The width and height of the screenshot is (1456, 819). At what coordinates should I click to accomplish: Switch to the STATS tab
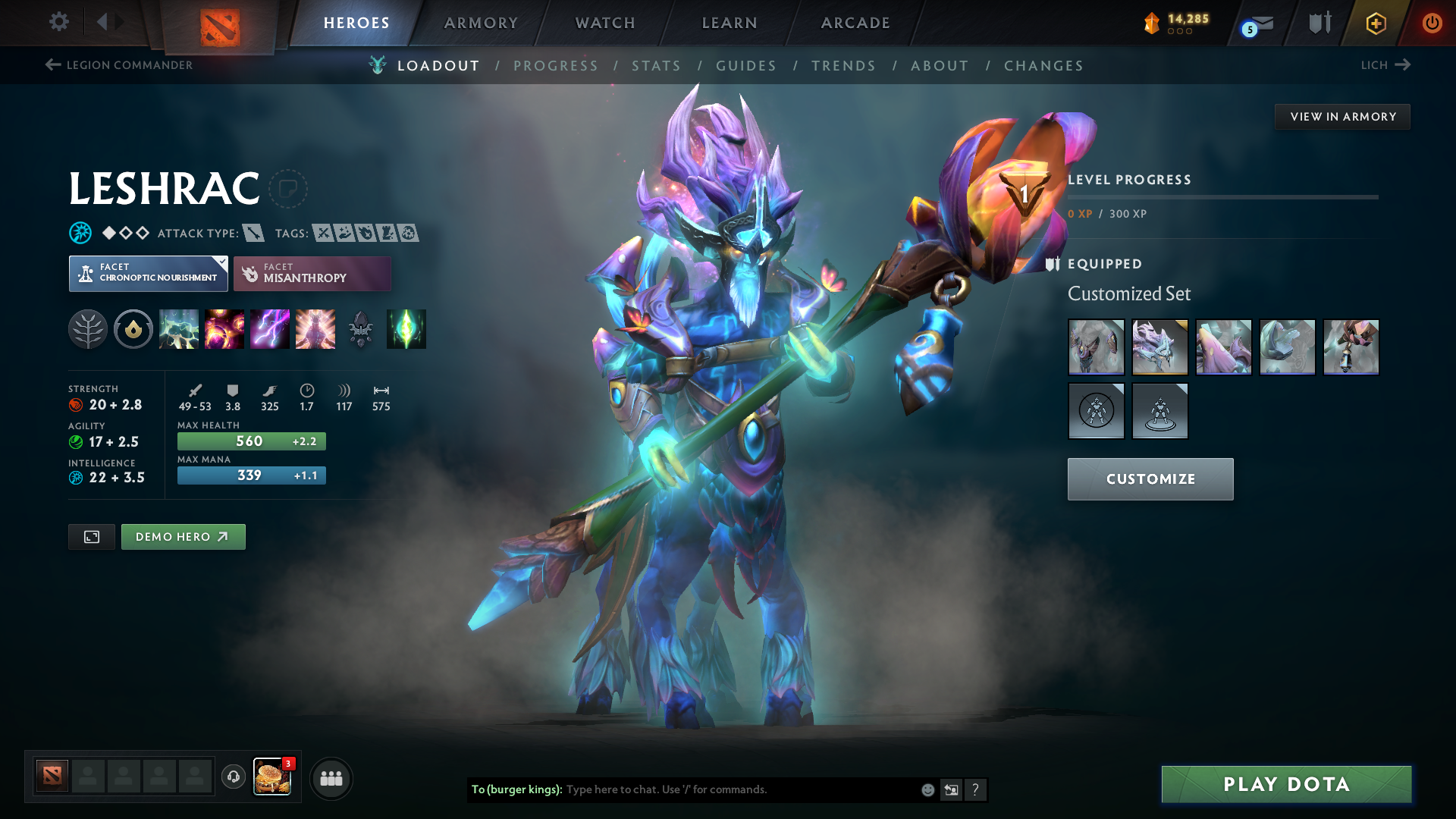point(657,66)
